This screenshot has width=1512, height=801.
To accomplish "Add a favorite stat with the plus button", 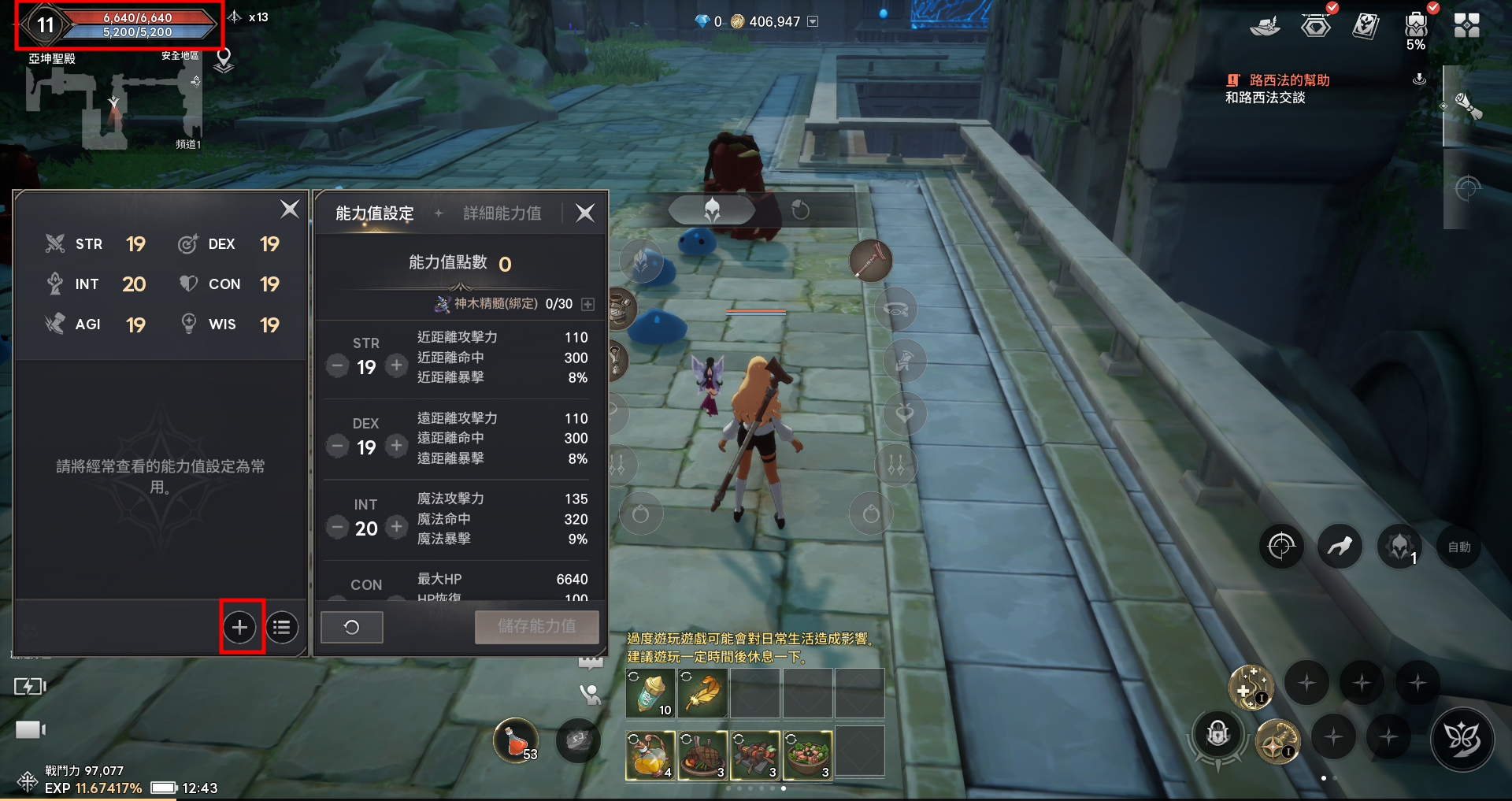I will tap(240, 627).
